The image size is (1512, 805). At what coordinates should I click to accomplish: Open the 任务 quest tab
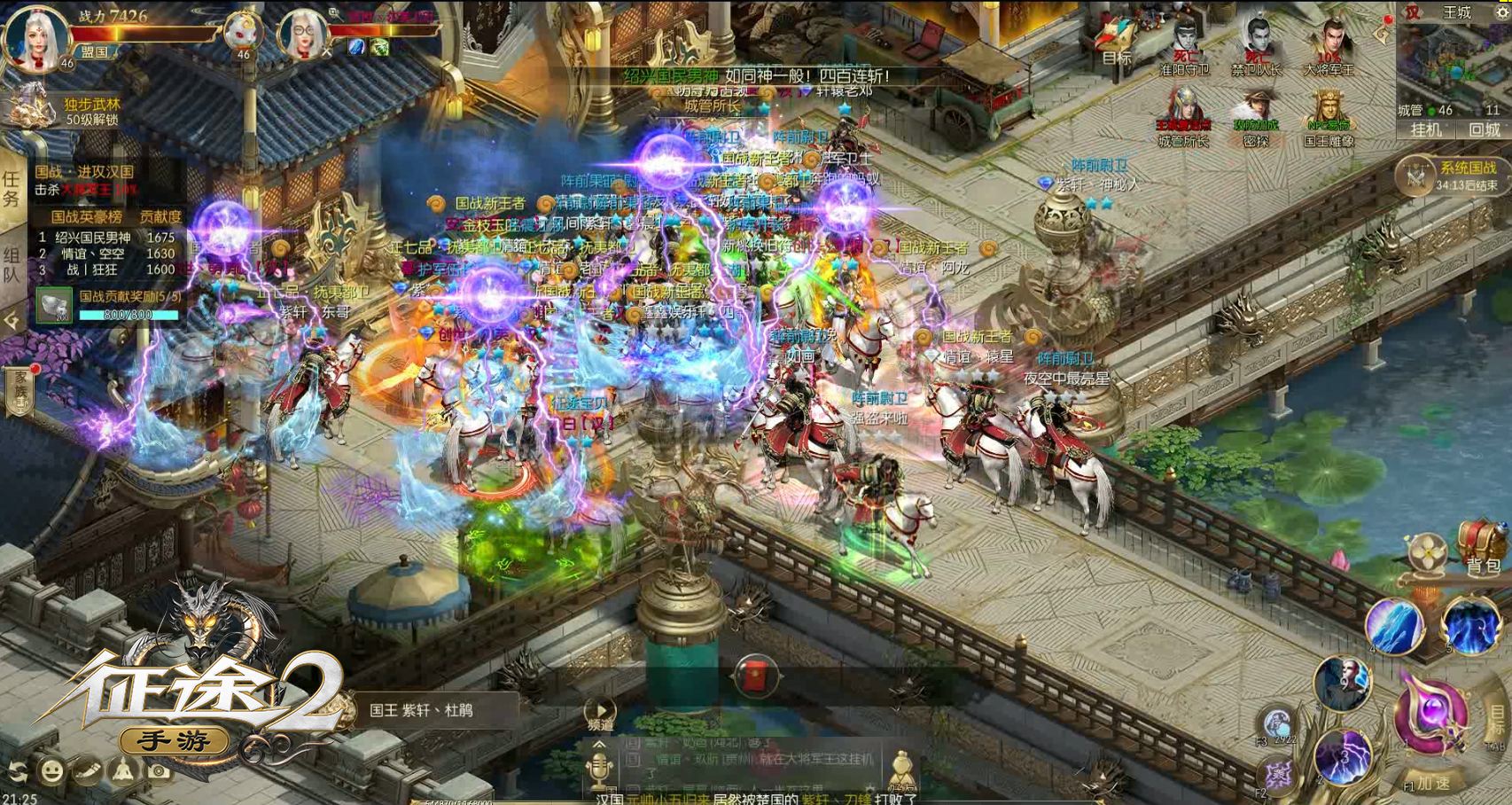click(x=11, y=186)
